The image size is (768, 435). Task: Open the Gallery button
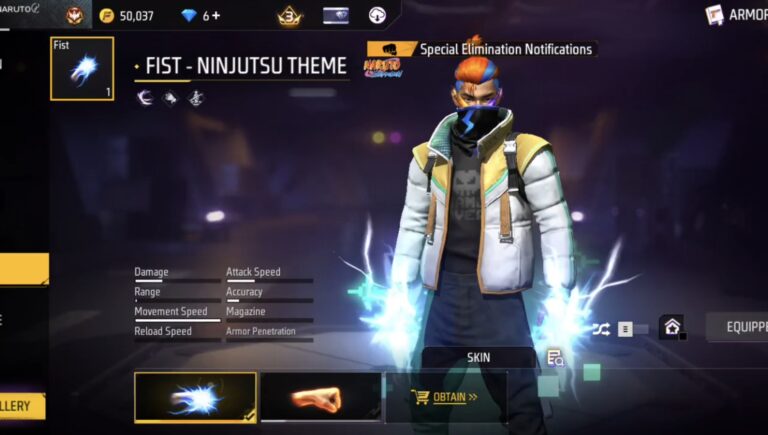pos(22,406)
